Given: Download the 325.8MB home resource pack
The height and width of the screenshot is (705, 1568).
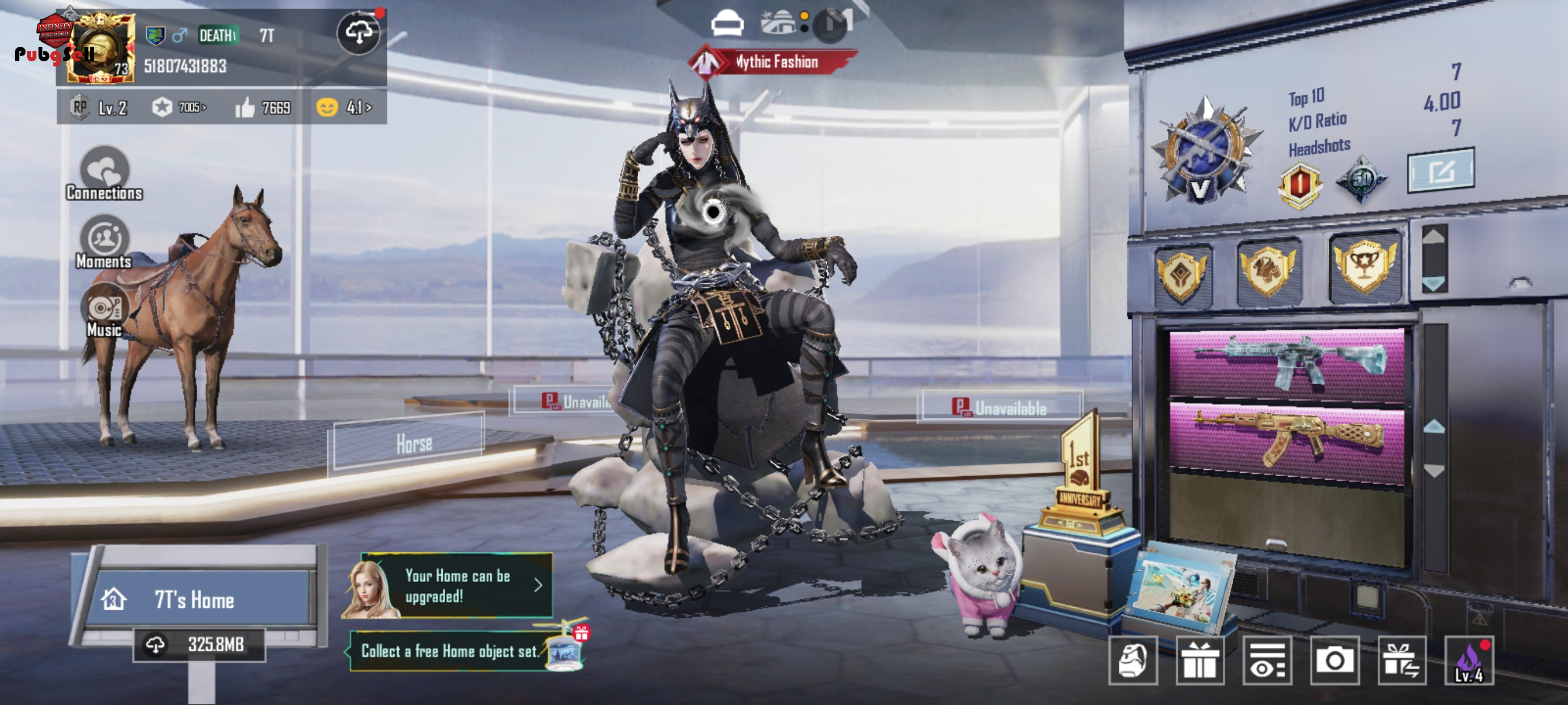Looking at the screenshot, I should point(199,644).
